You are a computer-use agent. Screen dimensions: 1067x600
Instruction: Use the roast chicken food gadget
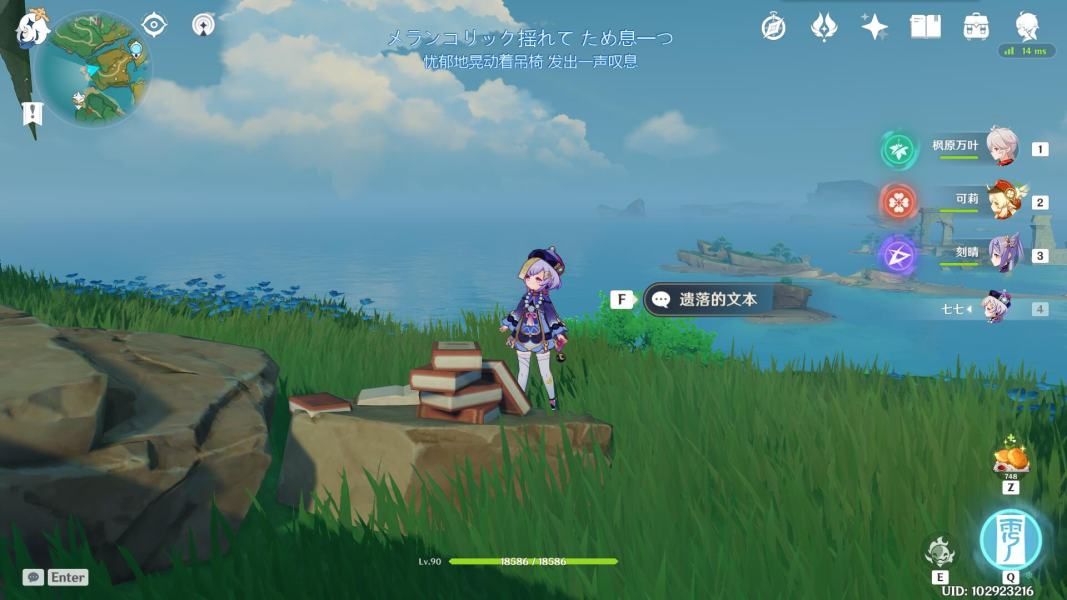(x=1010, y=459)
